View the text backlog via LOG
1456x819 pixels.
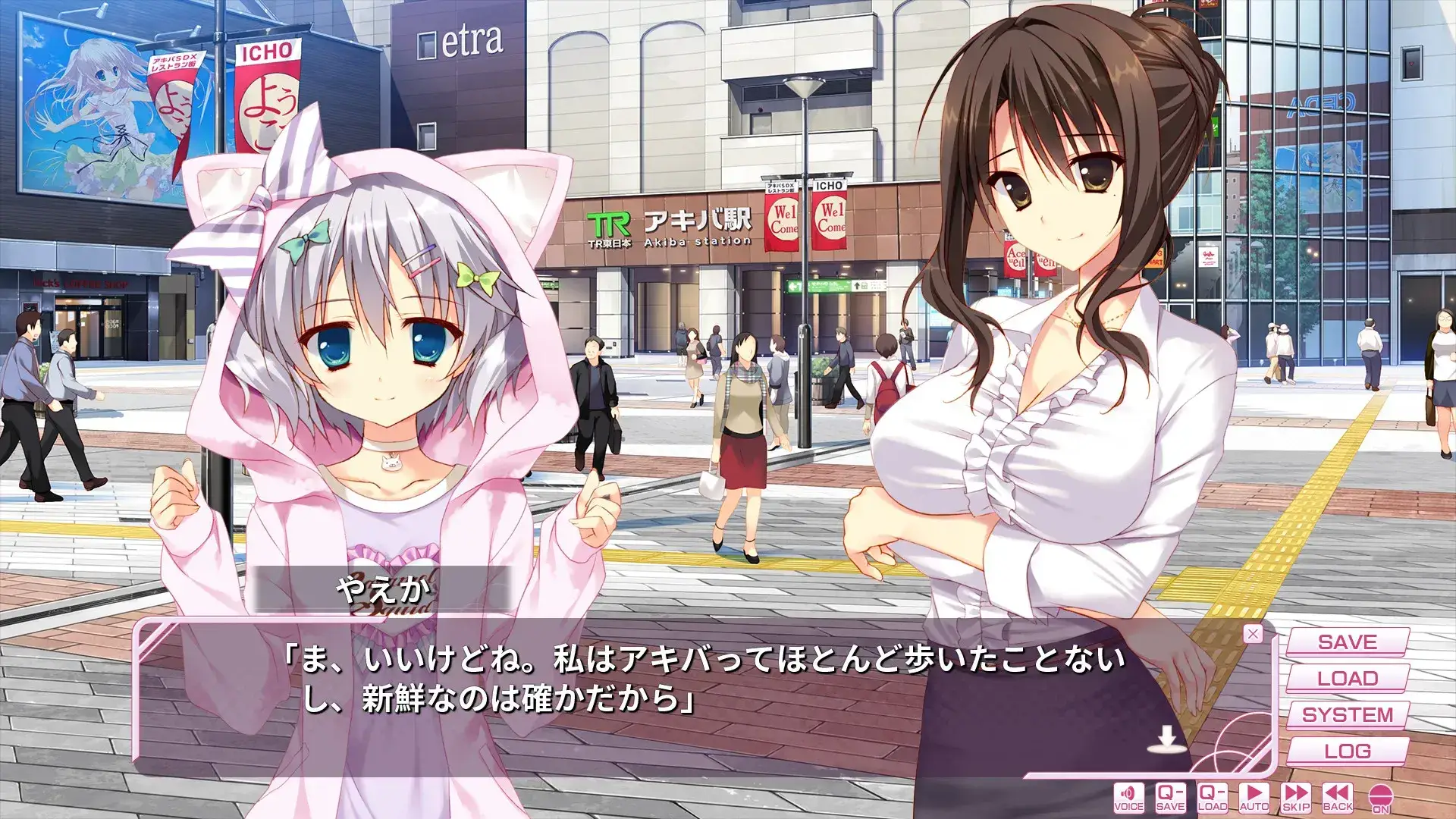click(1349, 751)
